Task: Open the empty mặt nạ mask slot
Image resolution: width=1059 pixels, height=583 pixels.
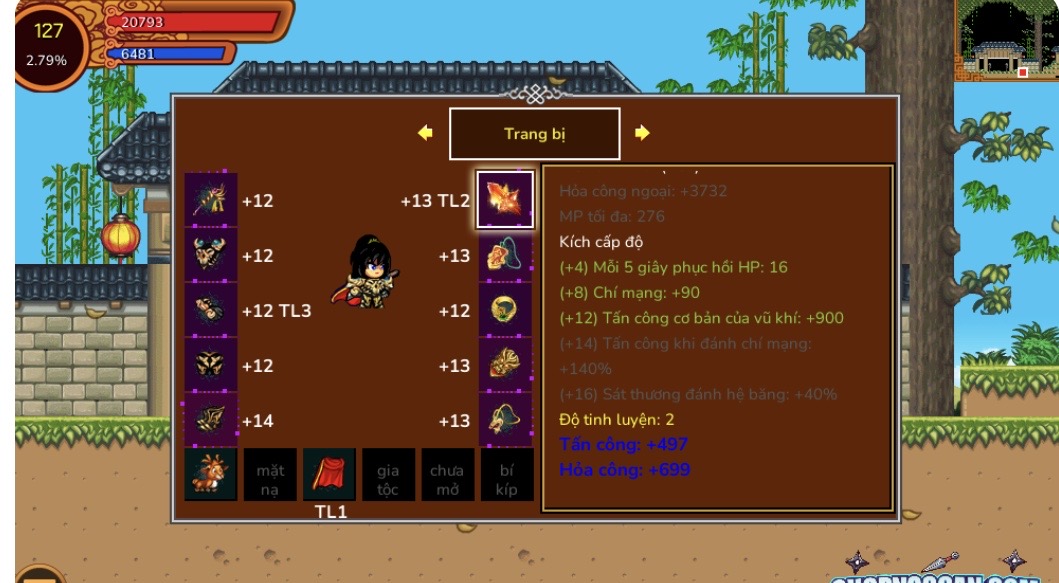Action: 270,474
